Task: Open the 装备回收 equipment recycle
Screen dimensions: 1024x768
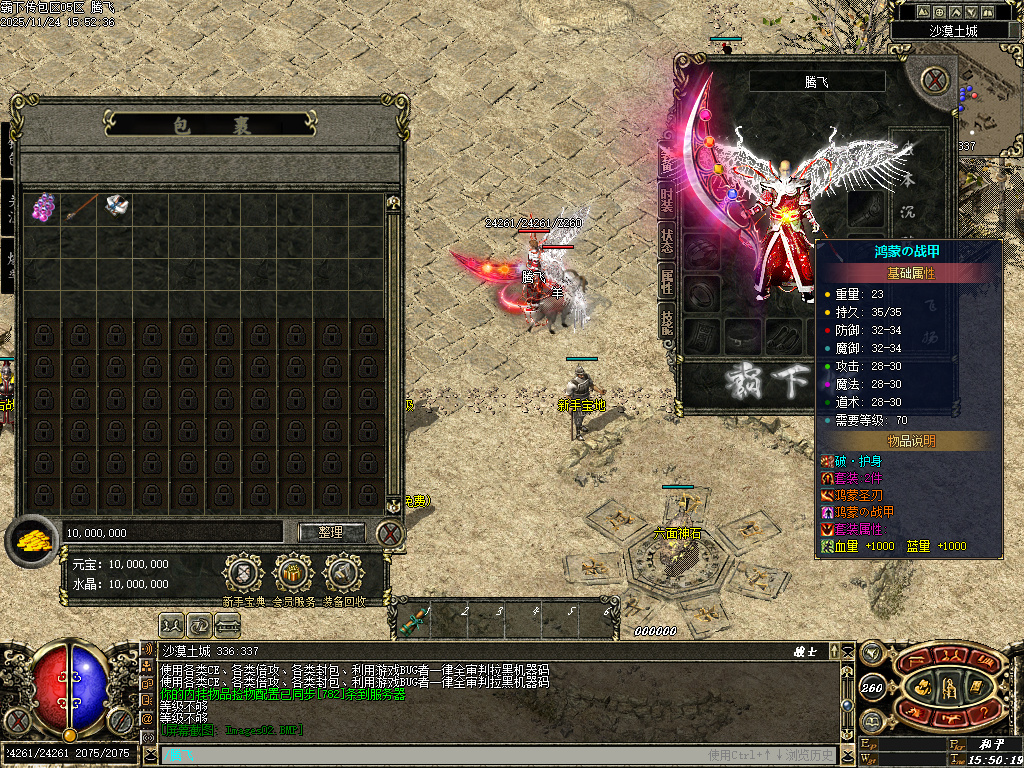Action: coord(344,574)
